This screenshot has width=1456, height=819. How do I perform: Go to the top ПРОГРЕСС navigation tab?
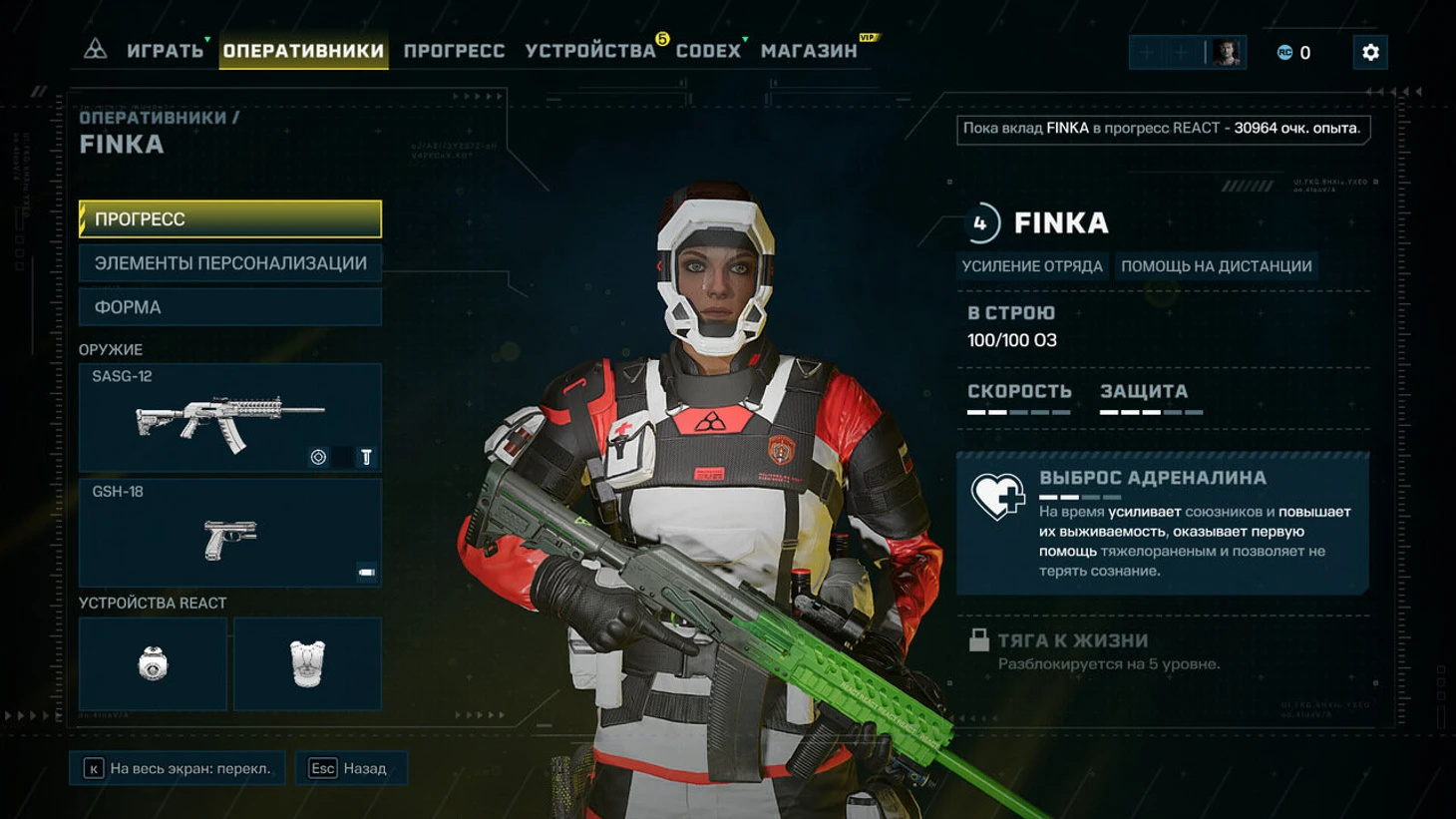(x=454, y=51)
